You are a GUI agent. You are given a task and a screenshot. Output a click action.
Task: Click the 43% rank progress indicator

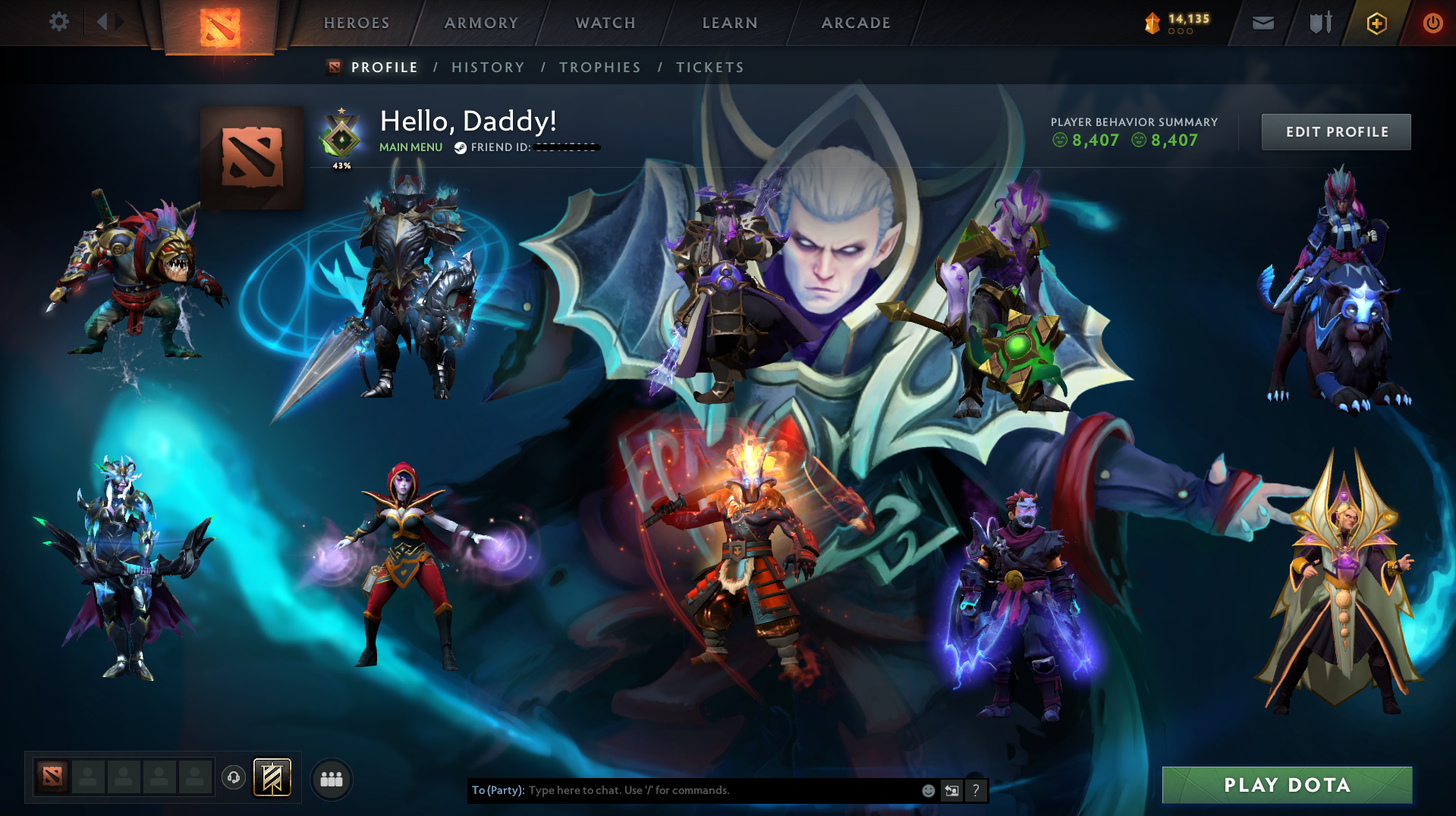click(341, 164)
